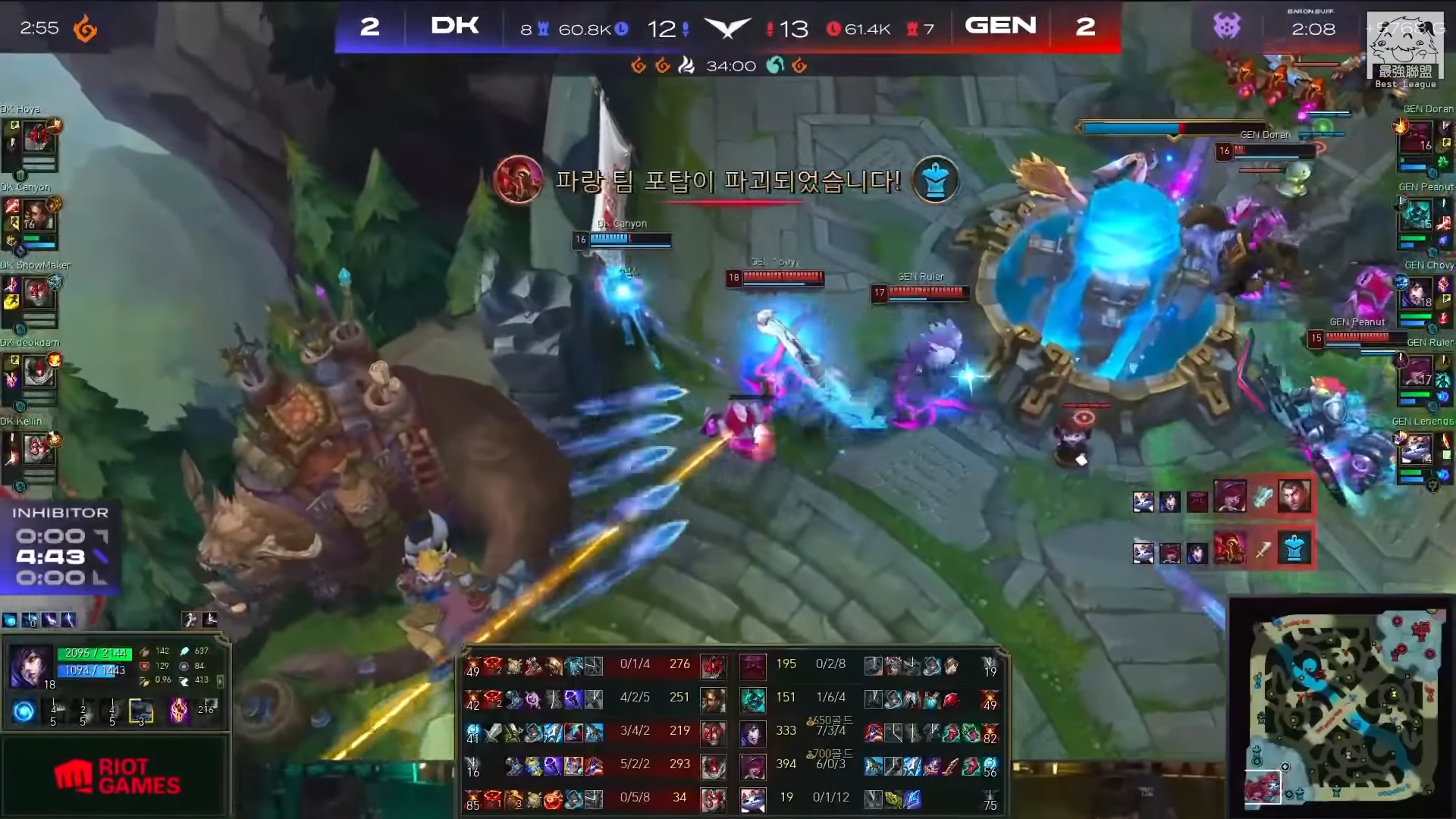Viewport: 1456px width, 819px height.
Task: Choose GEN Ruler's sidebar portrait
Action: 1417,372
